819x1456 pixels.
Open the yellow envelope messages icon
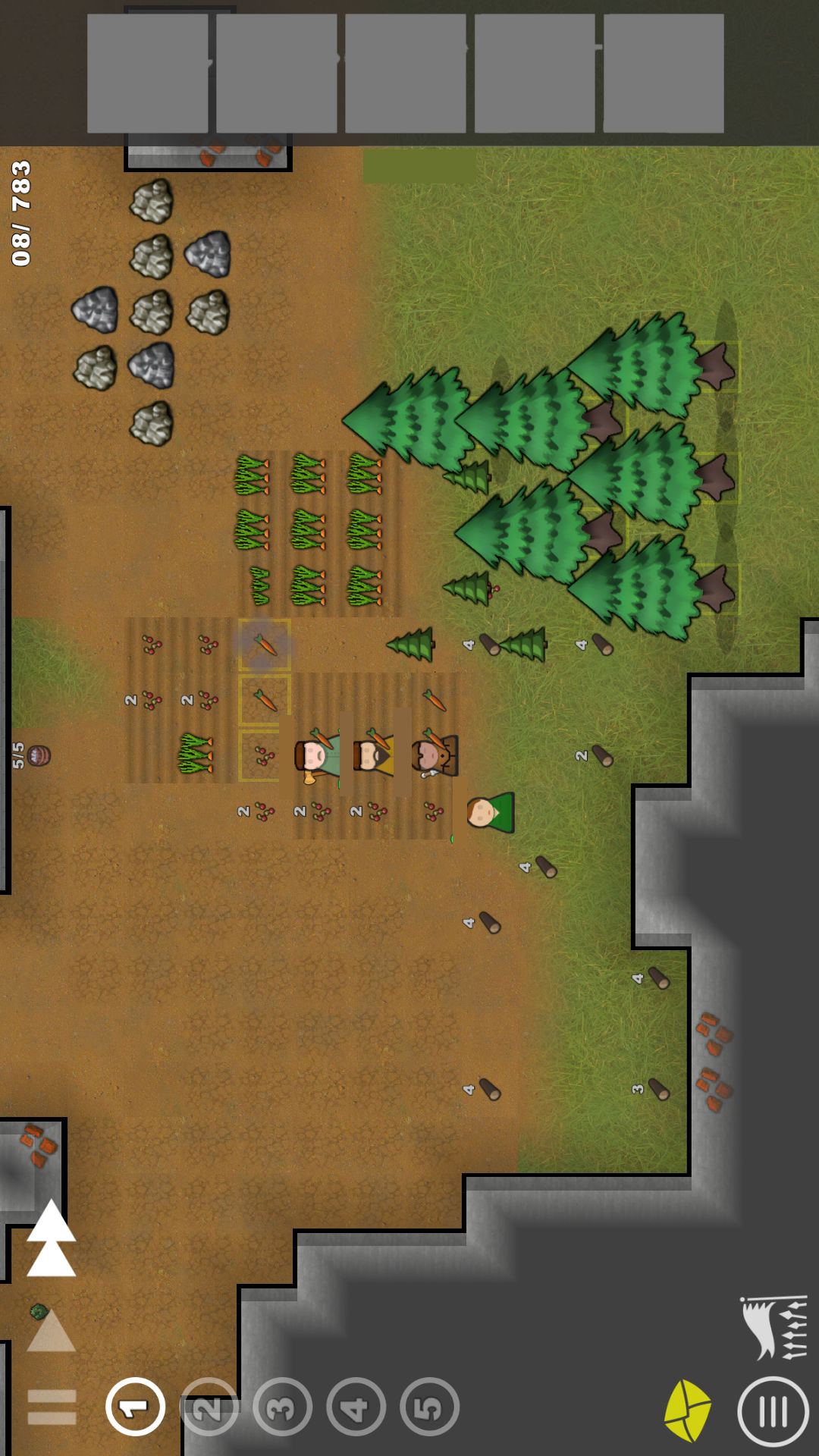click(x=688, y=1410)
